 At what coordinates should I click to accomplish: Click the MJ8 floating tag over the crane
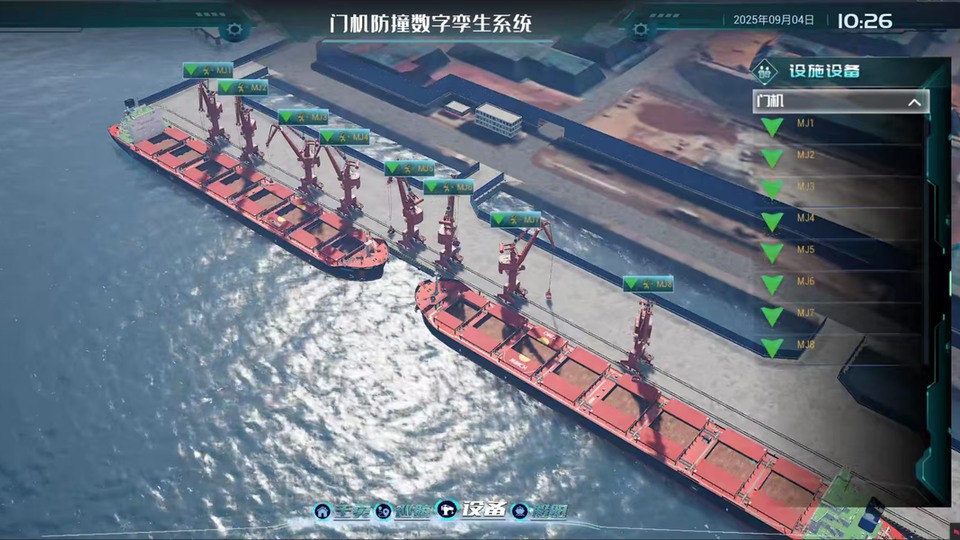pos(648,285)
